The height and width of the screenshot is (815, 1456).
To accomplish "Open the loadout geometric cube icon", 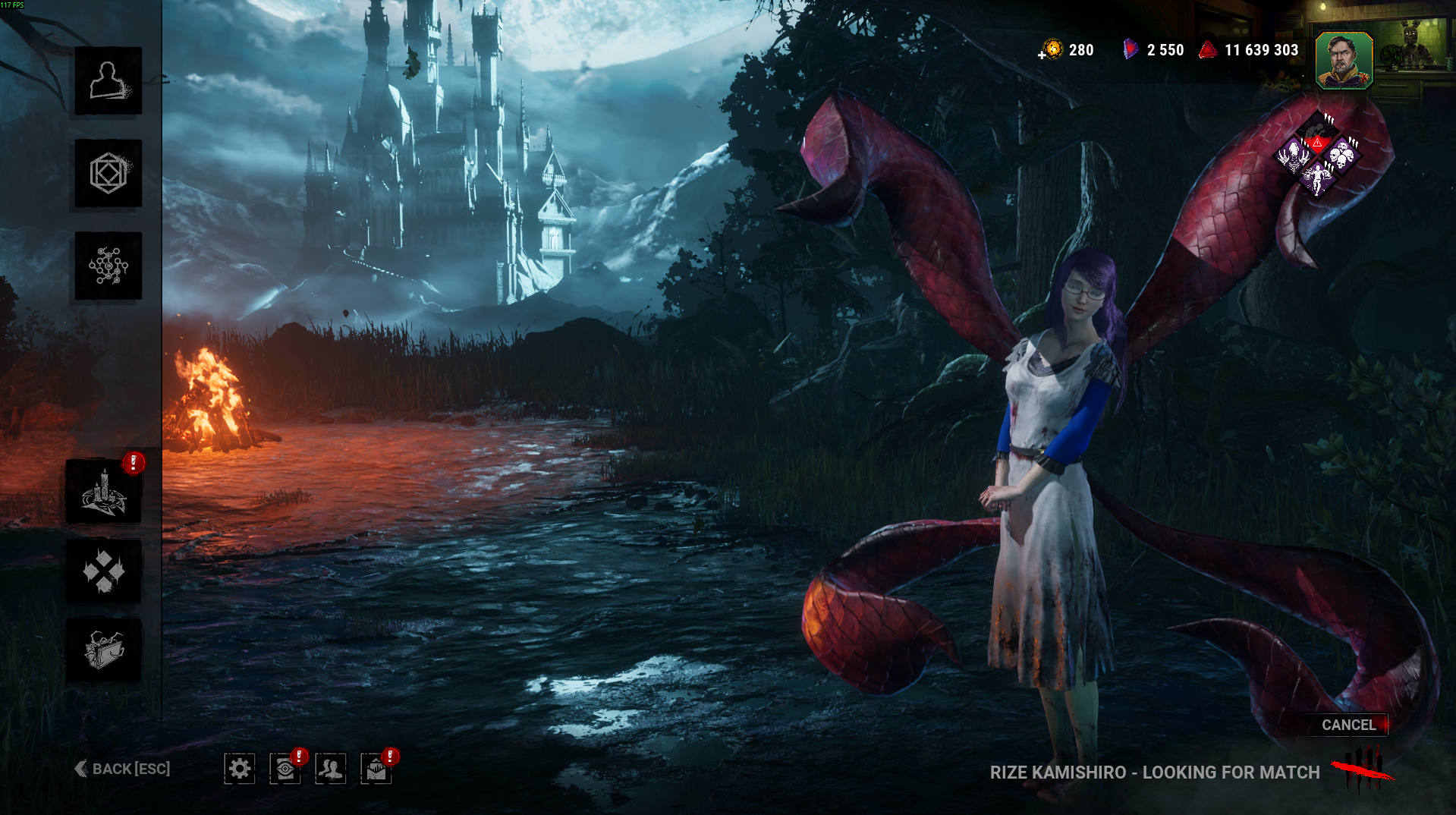I will click(108, 173).
